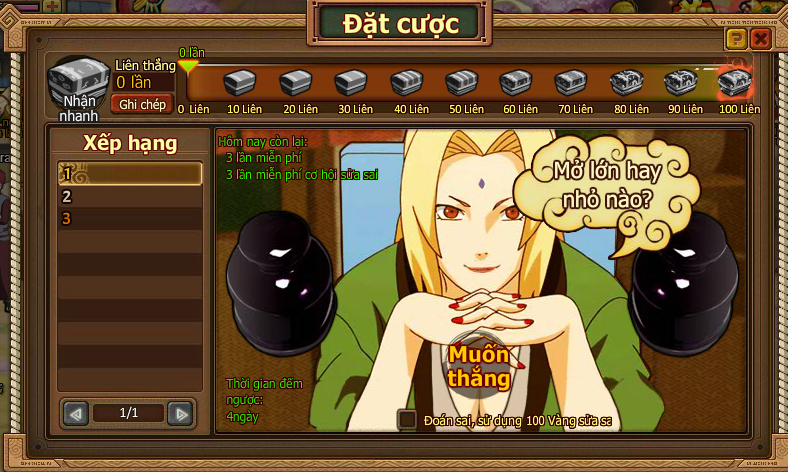Toggle the Đoán sai 100 Vàng checkbox
This screenshot has height=472, width=788.
point(407,420)
